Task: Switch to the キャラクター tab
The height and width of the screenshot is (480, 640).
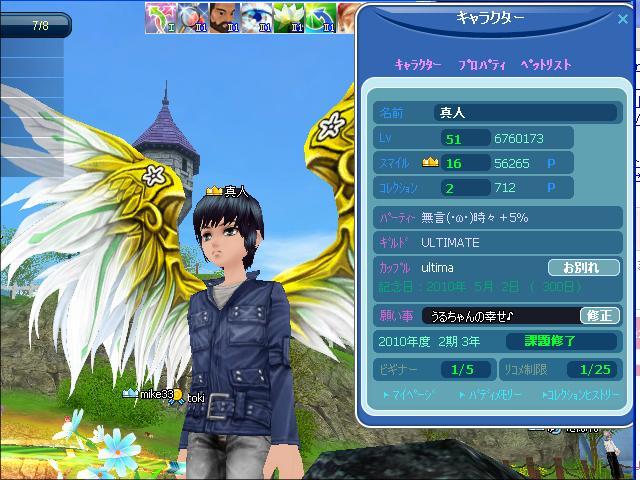Action: coord(418,64)
